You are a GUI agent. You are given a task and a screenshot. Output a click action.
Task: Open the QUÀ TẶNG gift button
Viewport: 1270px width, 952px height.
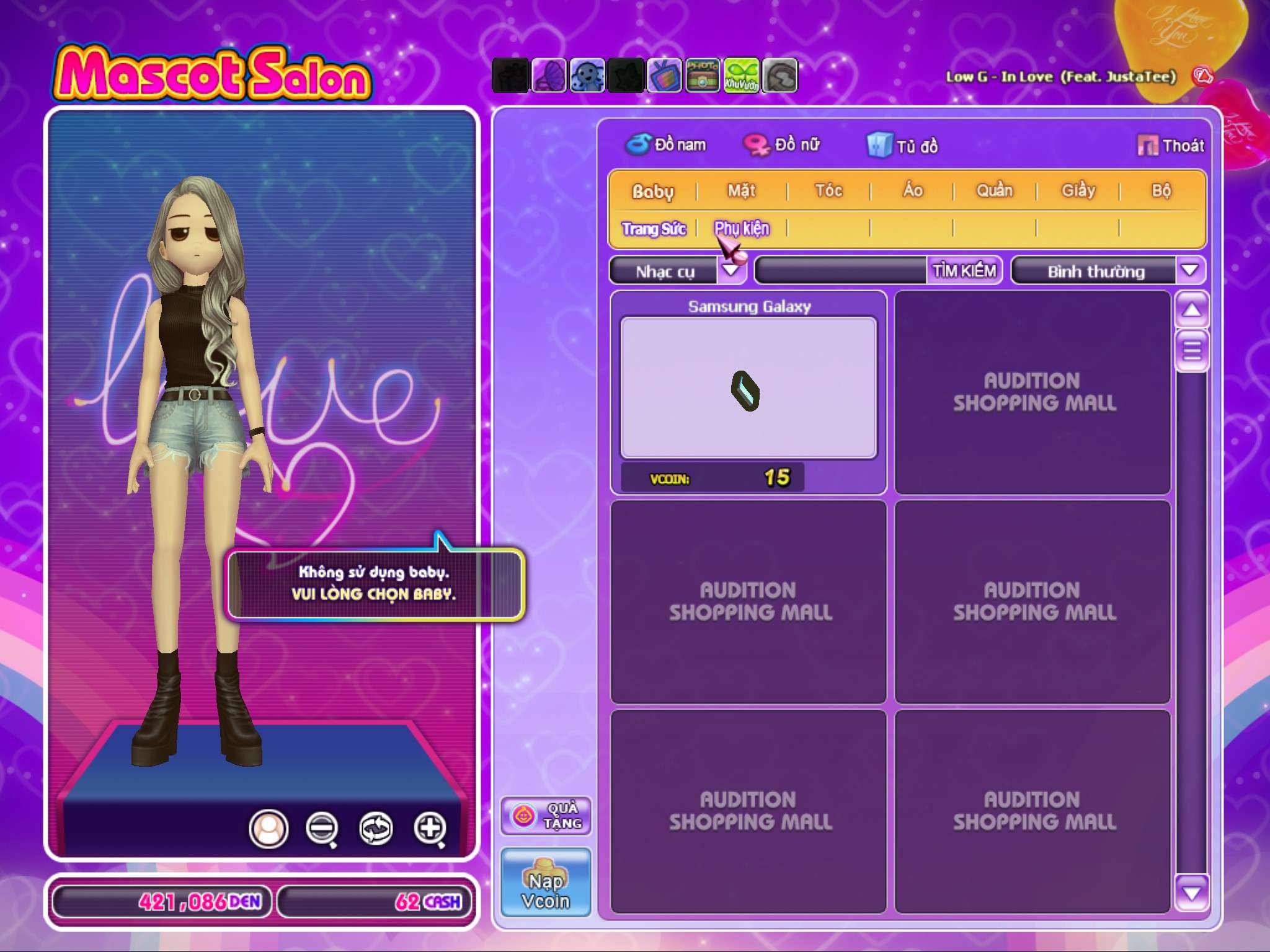pyautogui.click(x=546, y=816)
